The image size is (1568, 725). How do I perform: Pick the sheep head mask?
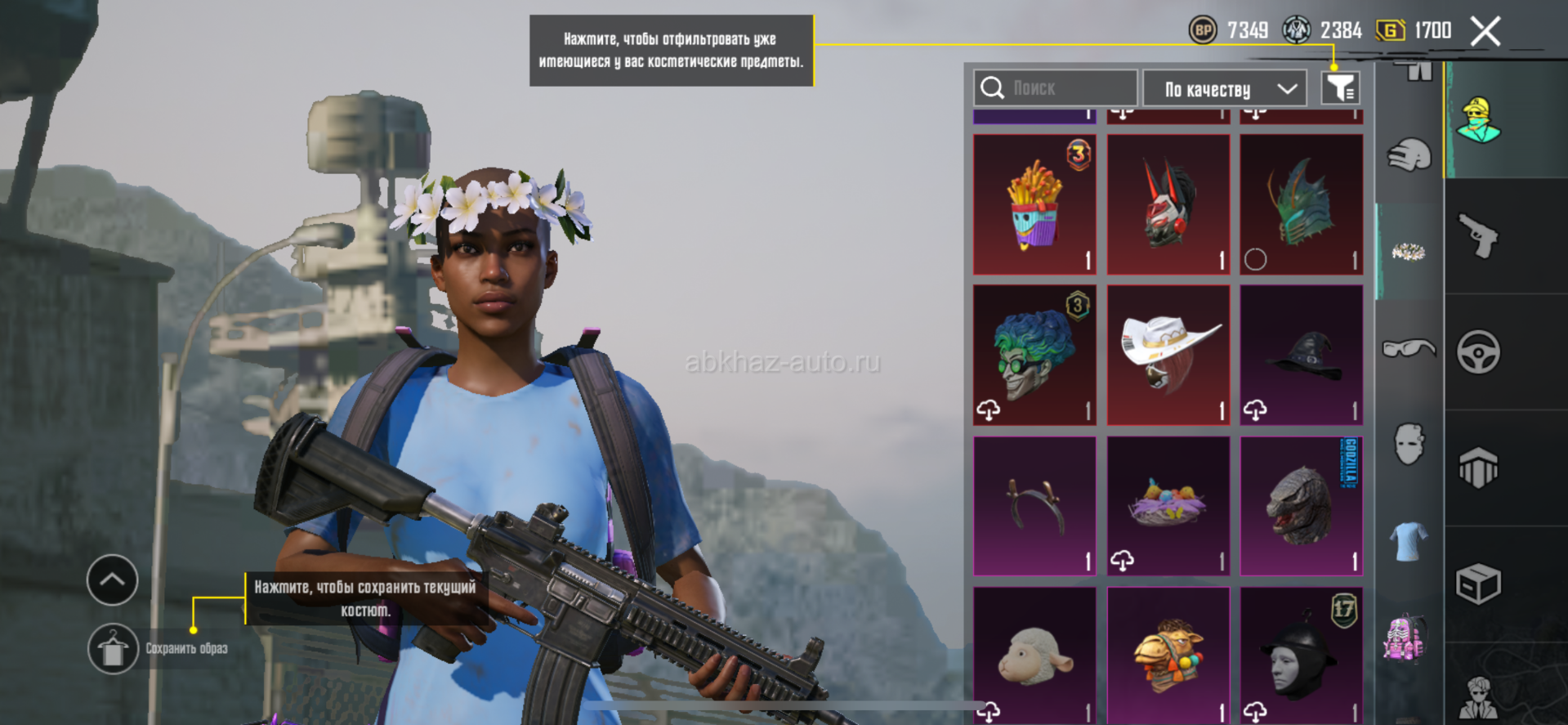point(1034,656)
